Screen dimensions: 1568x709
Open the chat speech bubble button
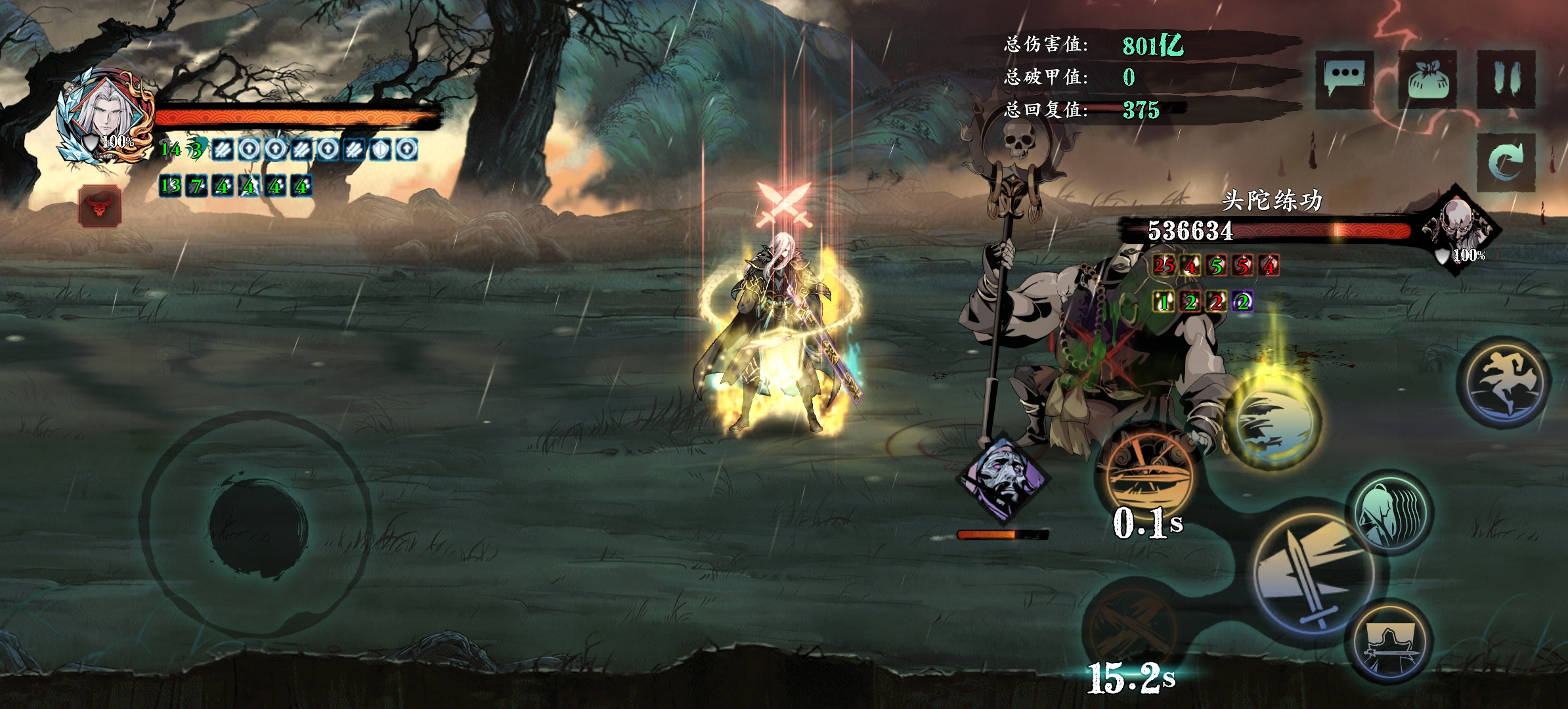(1344, 79)
